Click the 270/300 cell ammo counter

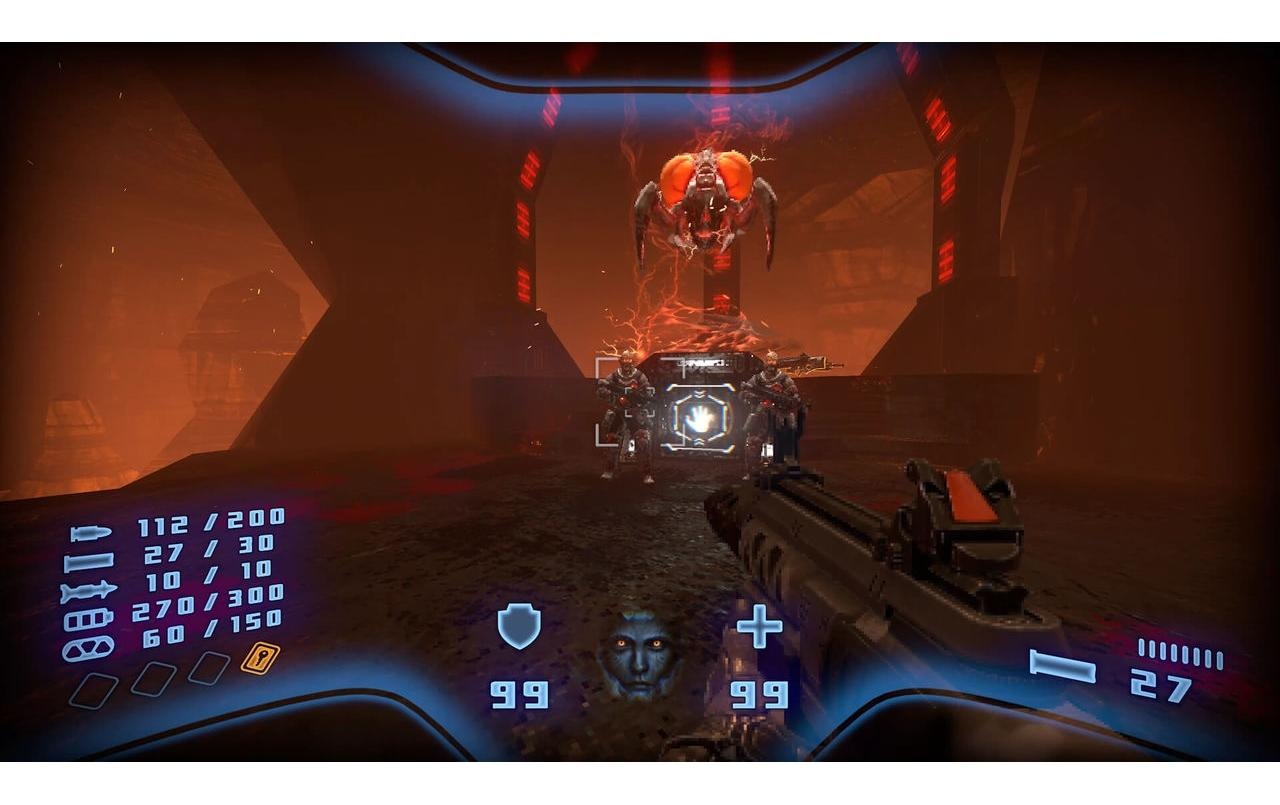(207, 603)
